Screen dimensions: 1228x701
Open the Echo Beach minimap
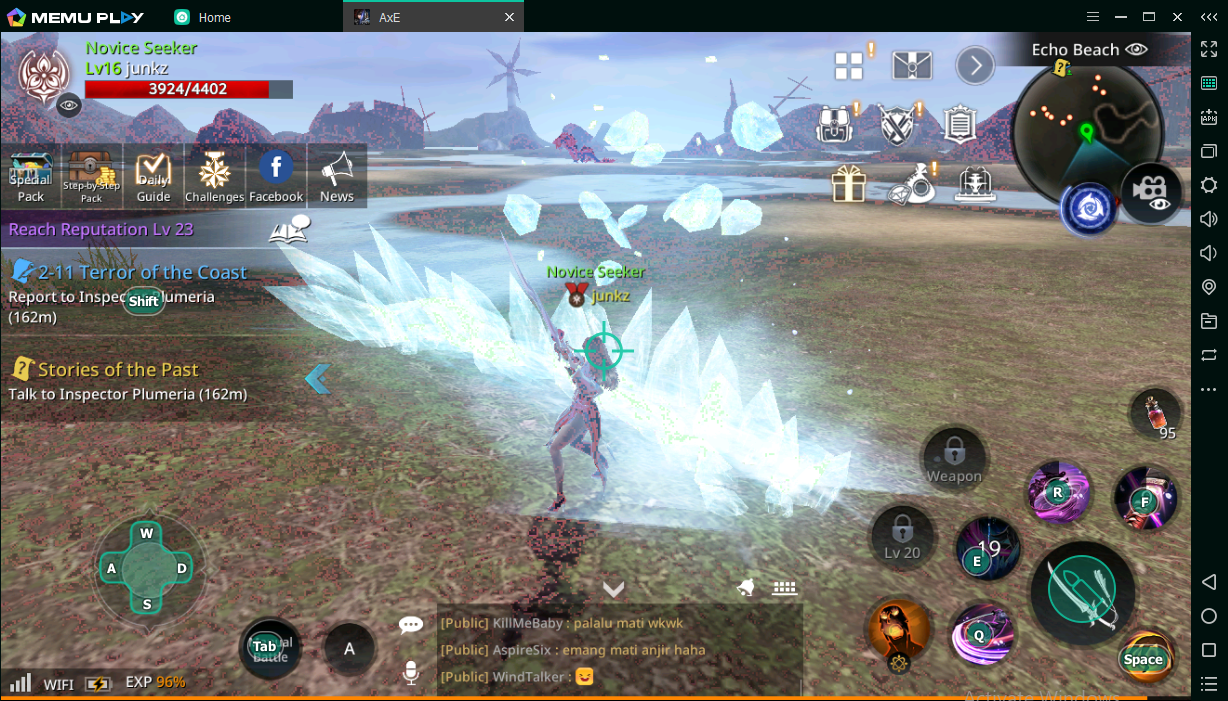(1086, 130)
